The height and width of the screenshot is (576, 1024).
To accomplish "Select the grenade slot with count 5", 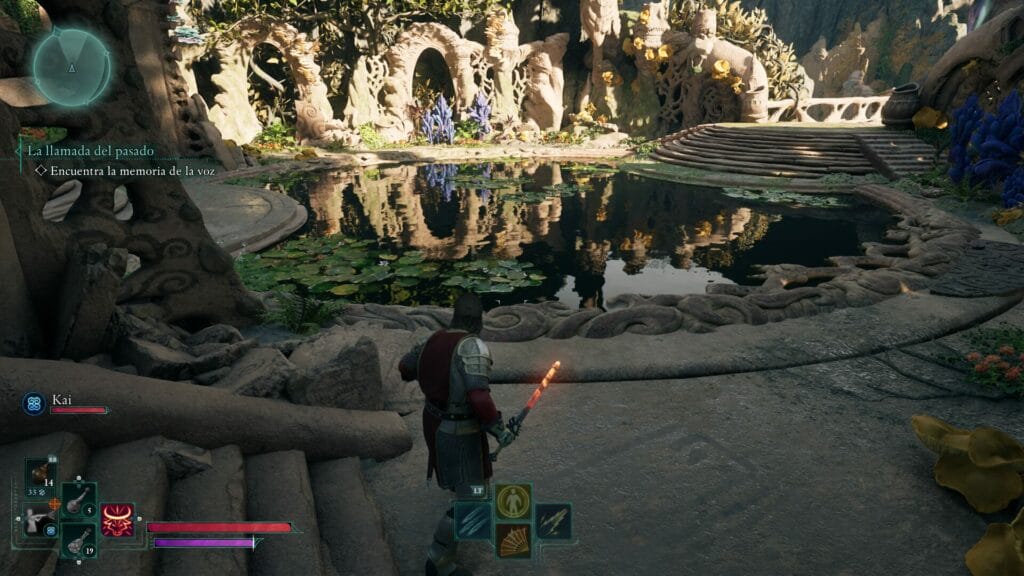I will tap(79, 501).
